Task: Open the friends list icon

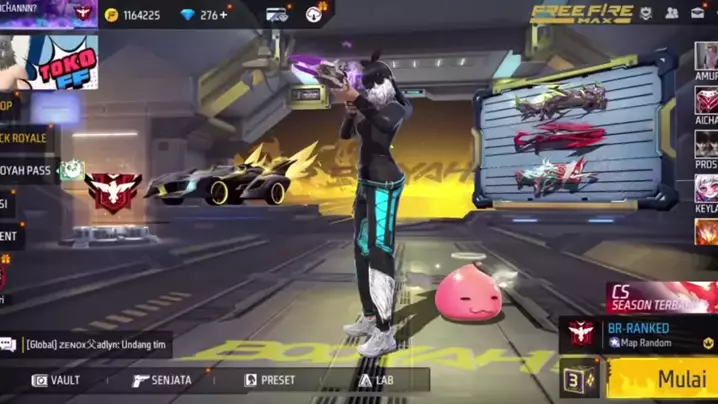Action: click(x=671, y=13)
